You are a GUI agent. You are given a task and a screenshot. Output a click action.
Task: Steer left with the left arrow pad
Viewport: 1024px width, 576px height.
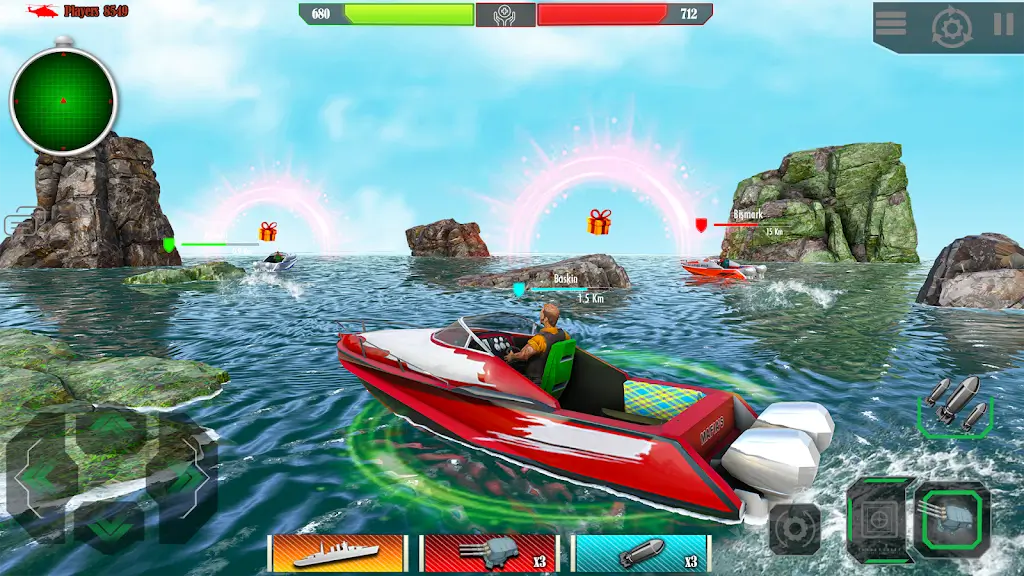38,478
